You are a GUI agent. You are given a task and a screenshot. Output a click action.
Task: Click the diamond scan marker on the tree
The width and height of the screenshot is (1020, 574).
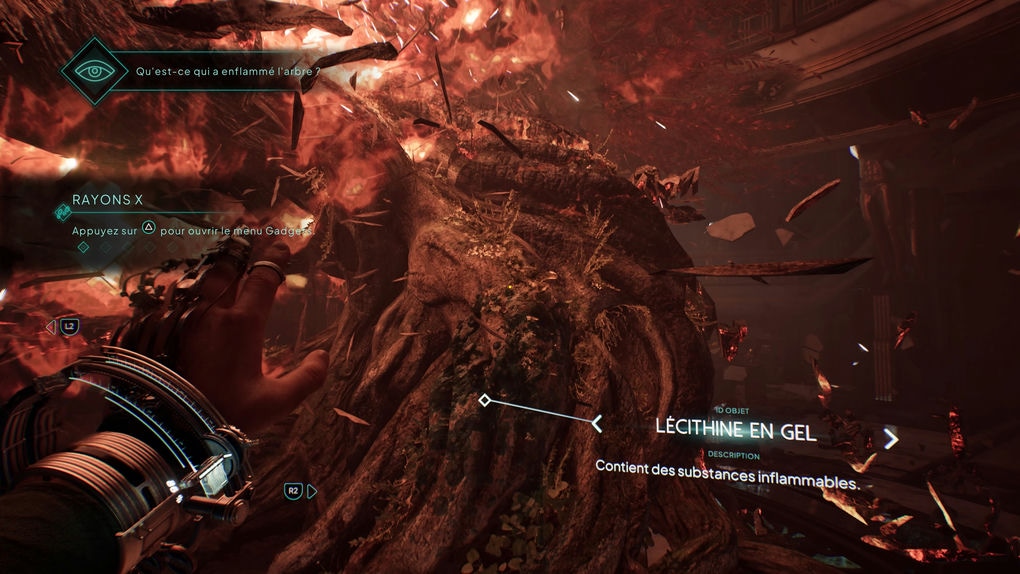coord(485,400)
